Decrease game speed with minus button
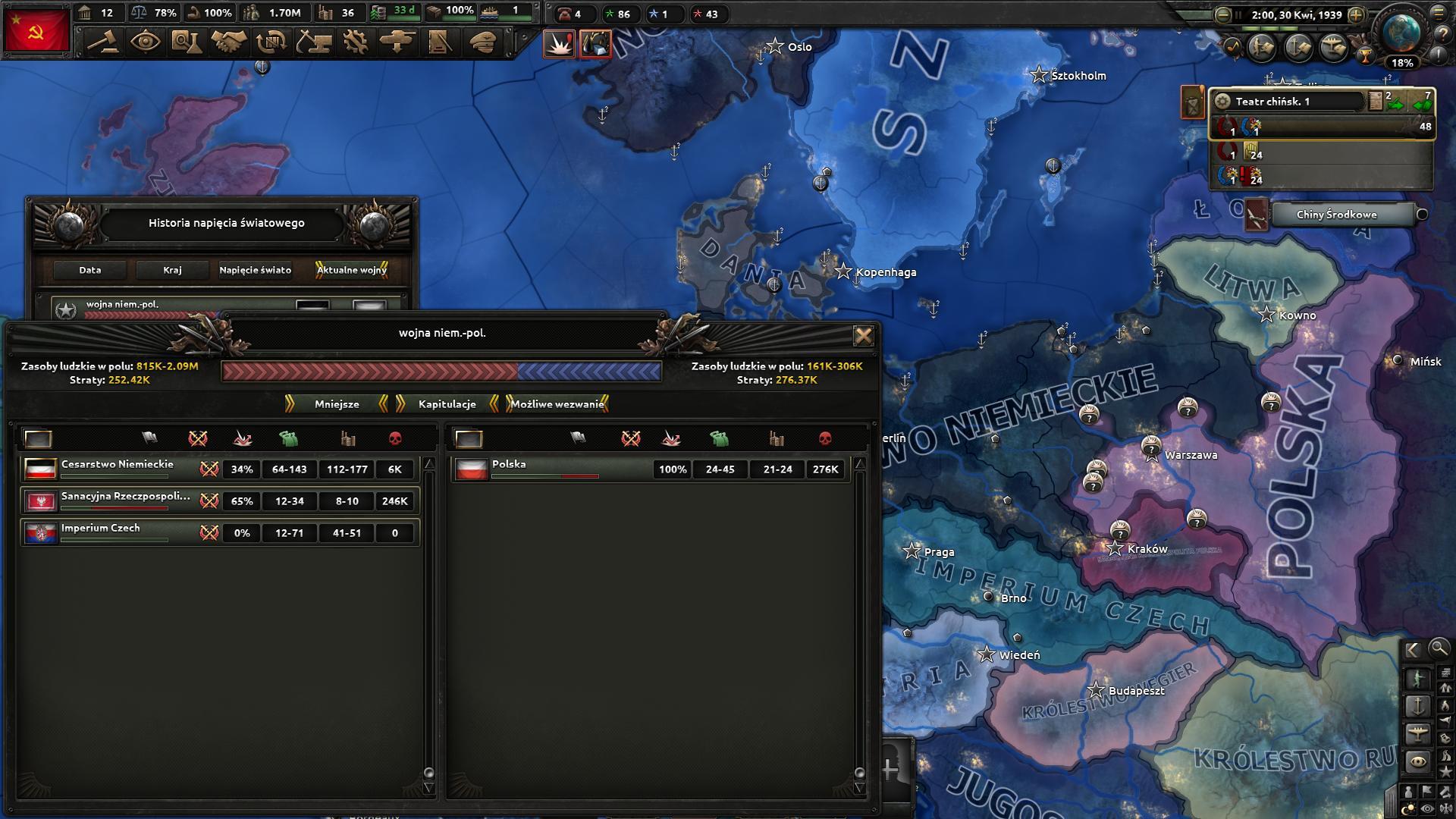This screenshot has height=819, width=1456. [1222, 14]
